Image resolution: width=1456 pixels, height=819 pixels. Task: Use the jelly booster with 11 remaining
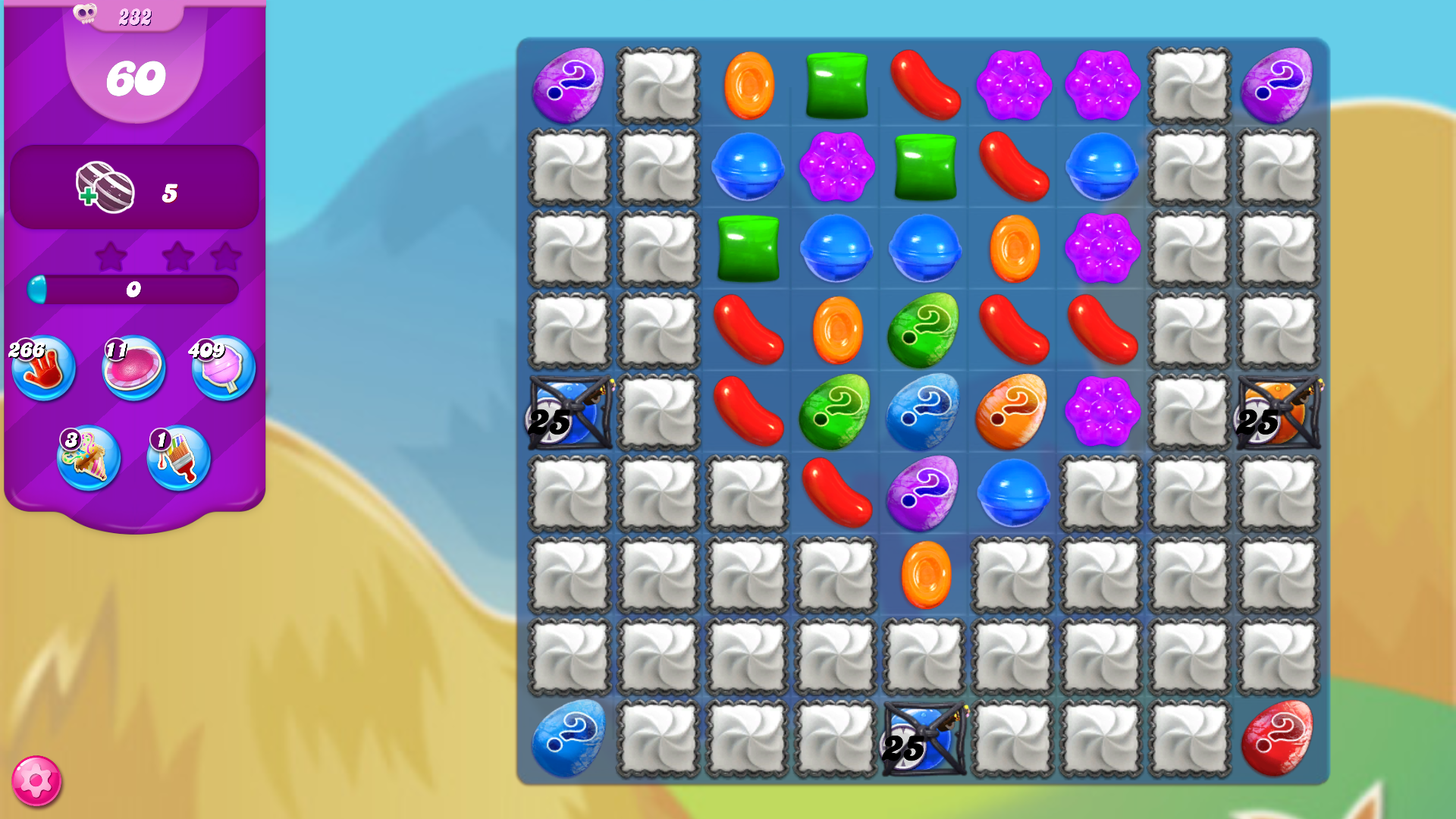(x=133, y=369)
